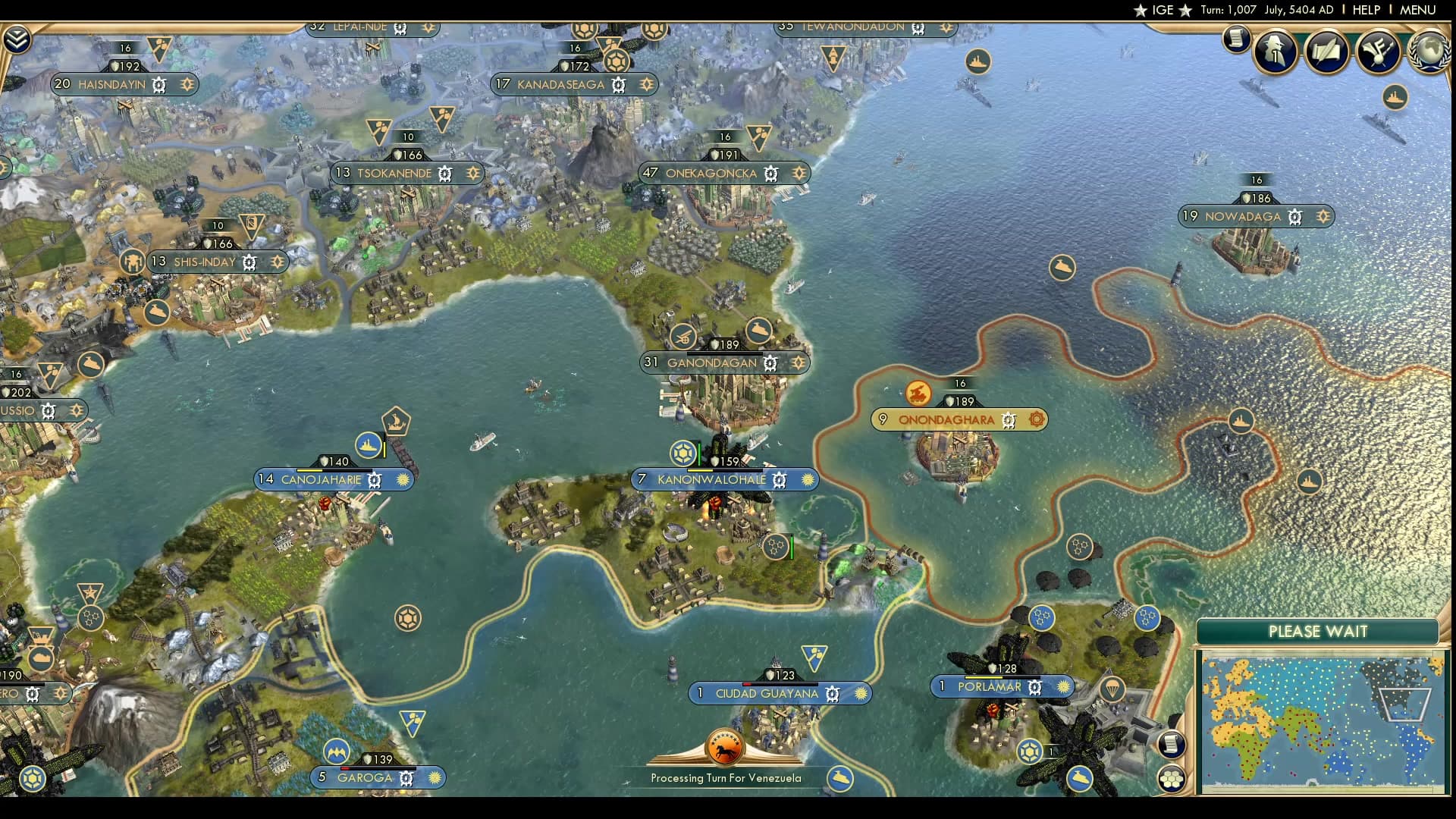Select the Onondaghara city banner
The width and height of the screenshot is (1456, 819).
pos(946,419)
